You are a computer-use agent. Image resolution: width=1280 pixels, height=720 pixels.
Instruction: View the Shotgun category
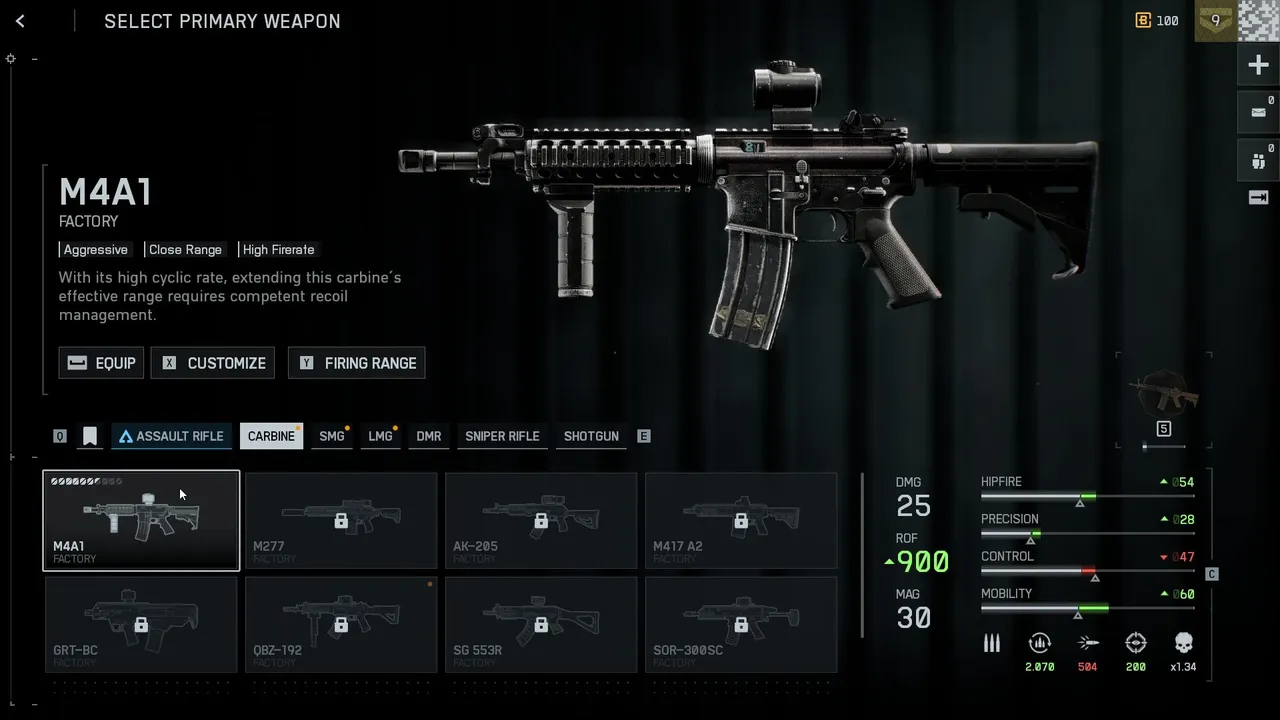[x=591, y=436]
